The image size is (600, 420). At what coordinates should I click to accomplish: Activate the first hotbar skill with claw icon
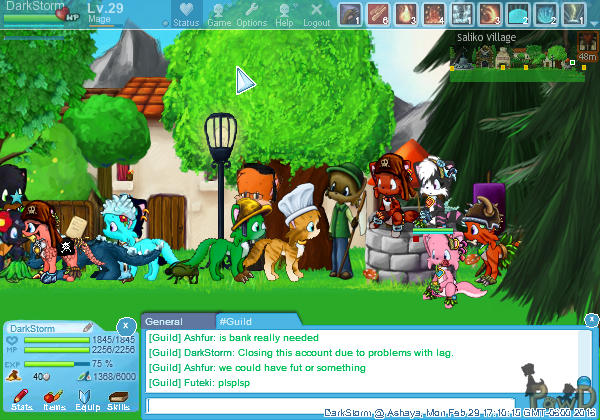[350, 14]
